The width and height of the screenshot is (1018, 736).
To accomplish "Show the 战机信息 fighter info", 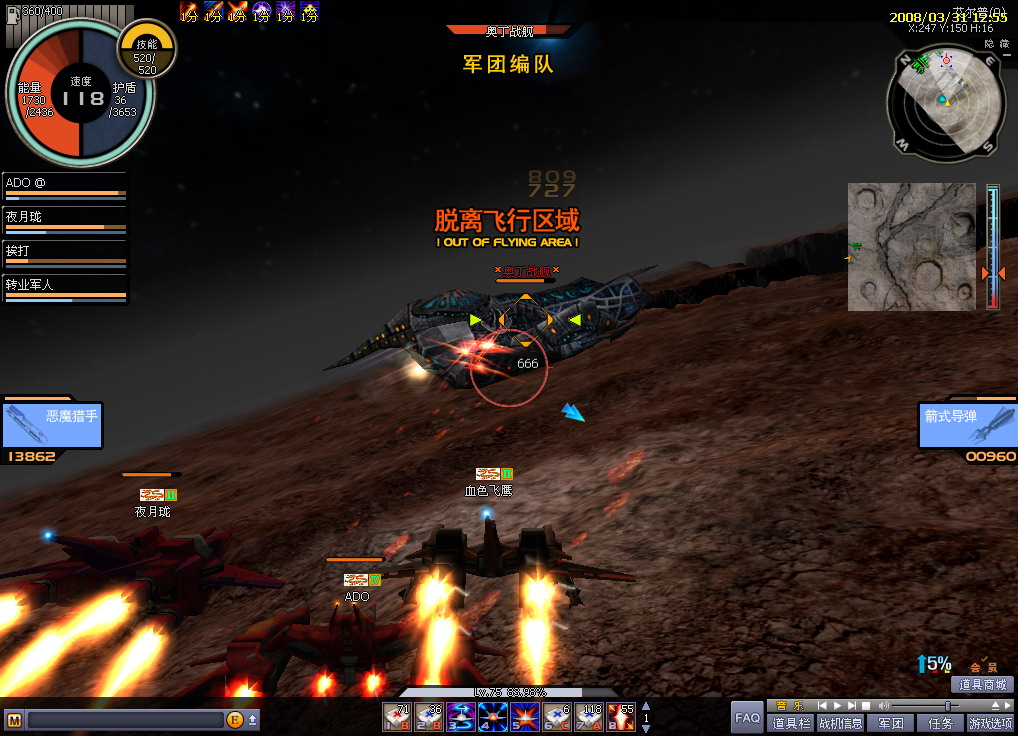I will [840, 723].
